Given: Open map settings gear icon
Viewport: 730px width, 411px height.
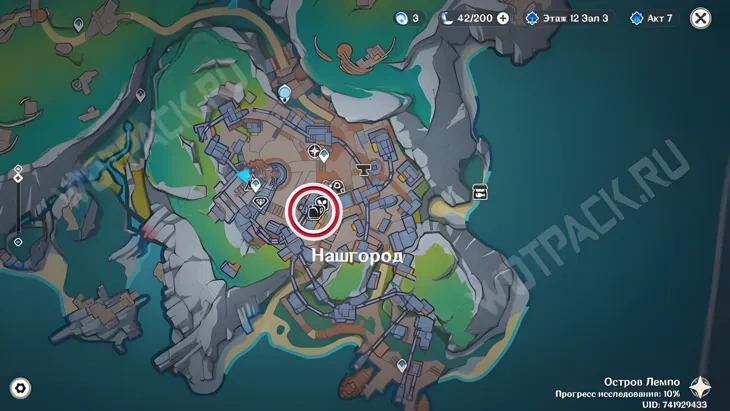Looking at the screenshot, I should 20,388.
